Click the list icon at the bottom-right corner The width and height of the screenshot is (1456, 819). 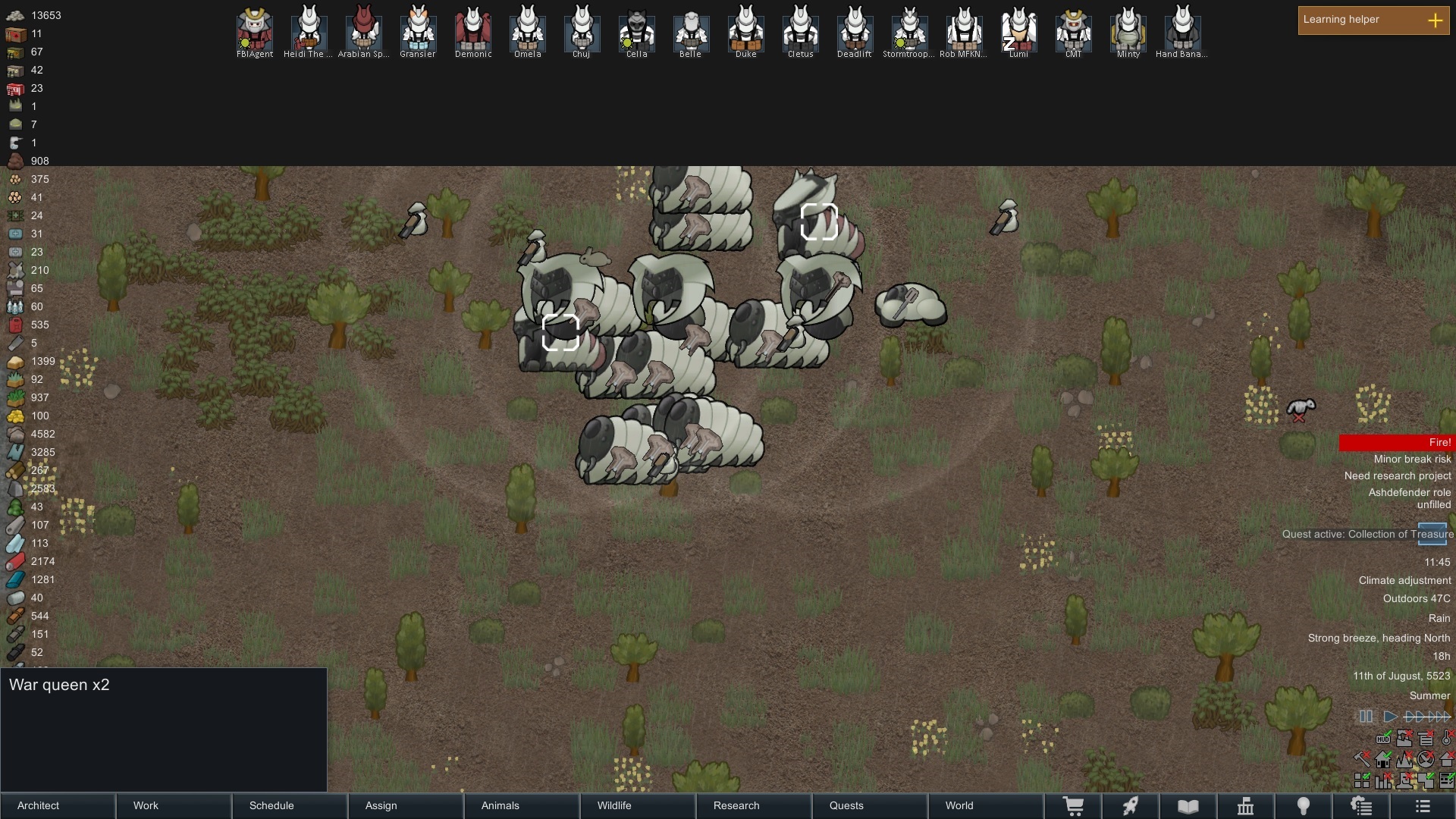pos(1421,806)
